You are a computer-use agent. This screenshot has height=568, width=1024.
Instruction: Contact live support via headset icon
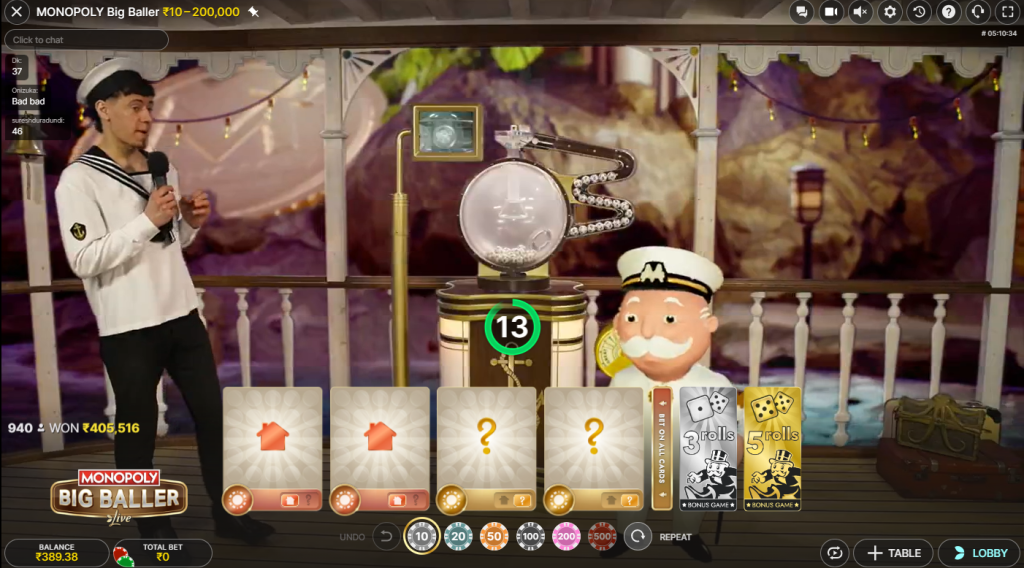click(979, 12)
